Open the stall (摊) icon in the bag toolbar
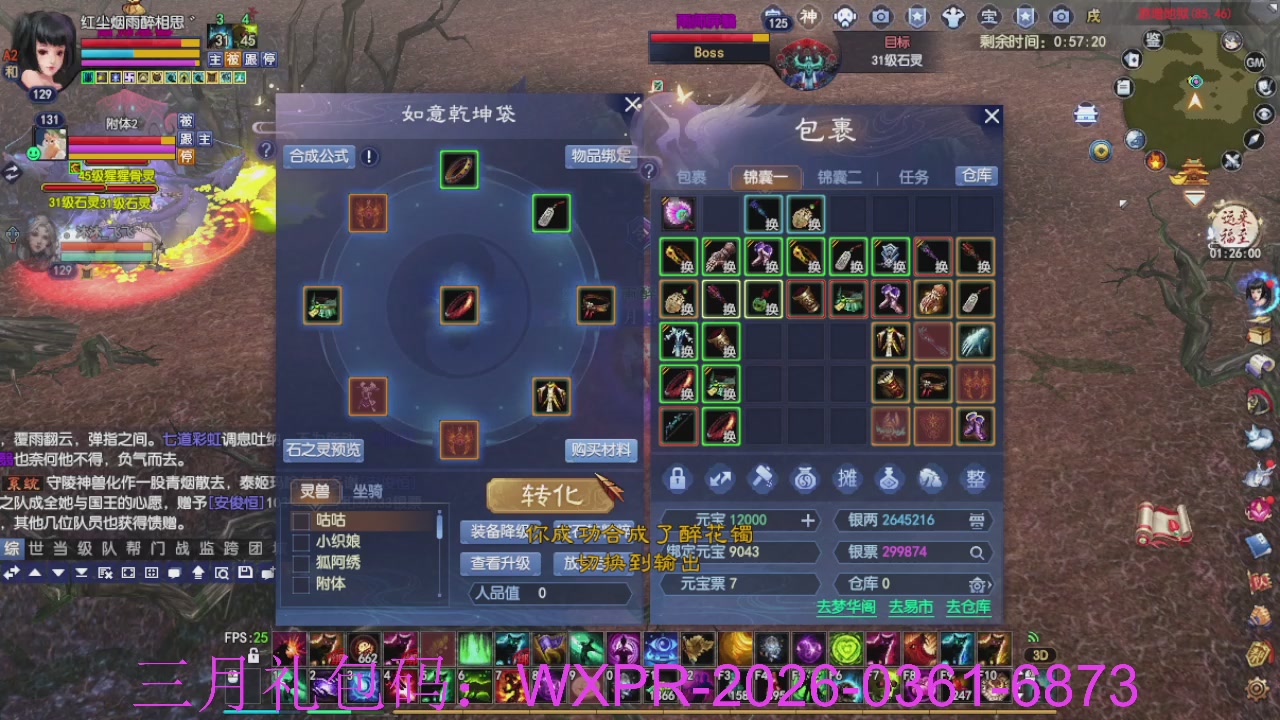The width and height of the screenshot is (1280, 720). click(x=848, y=480)
